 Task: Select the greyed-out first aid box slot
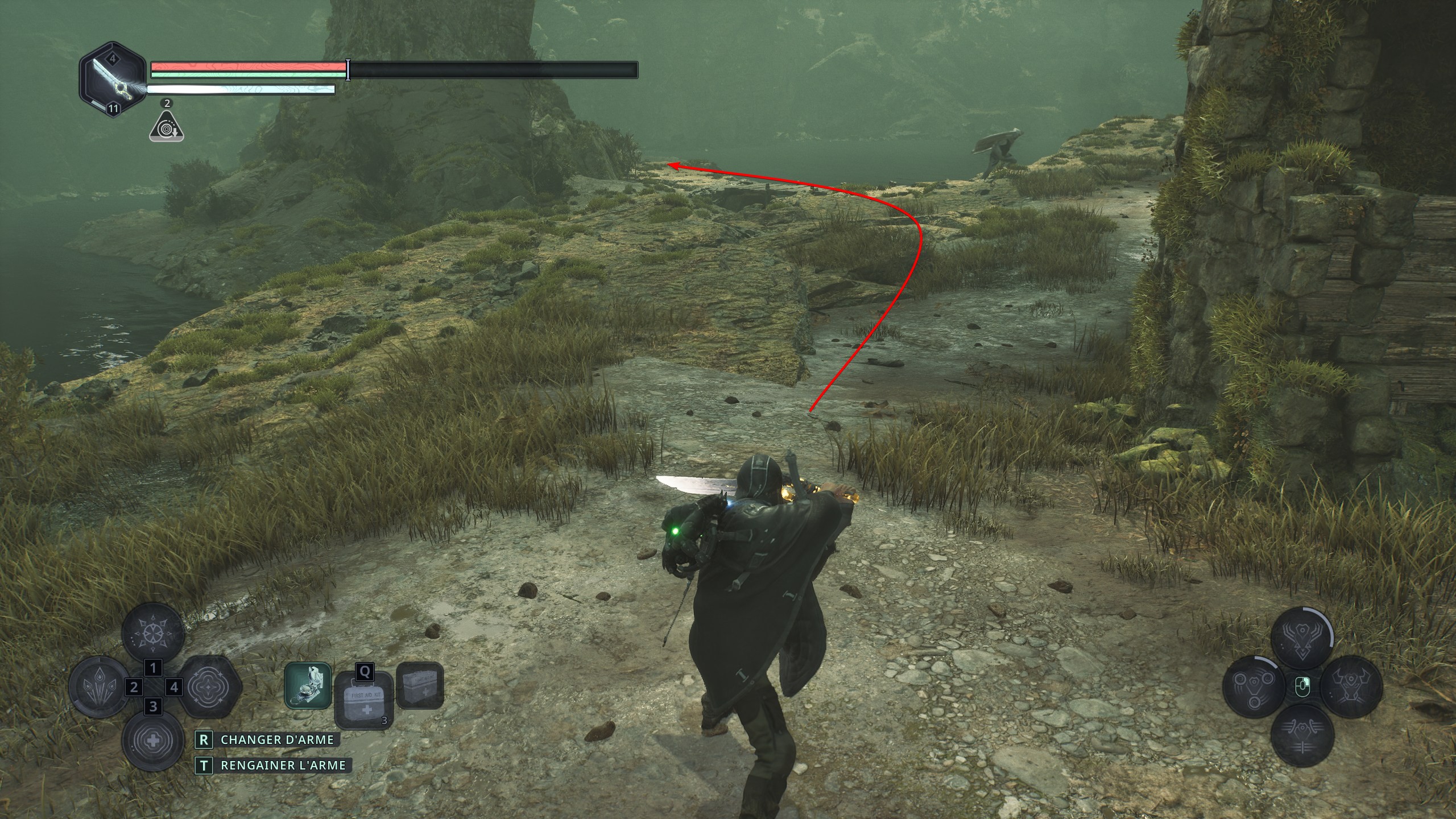(420, 685)
